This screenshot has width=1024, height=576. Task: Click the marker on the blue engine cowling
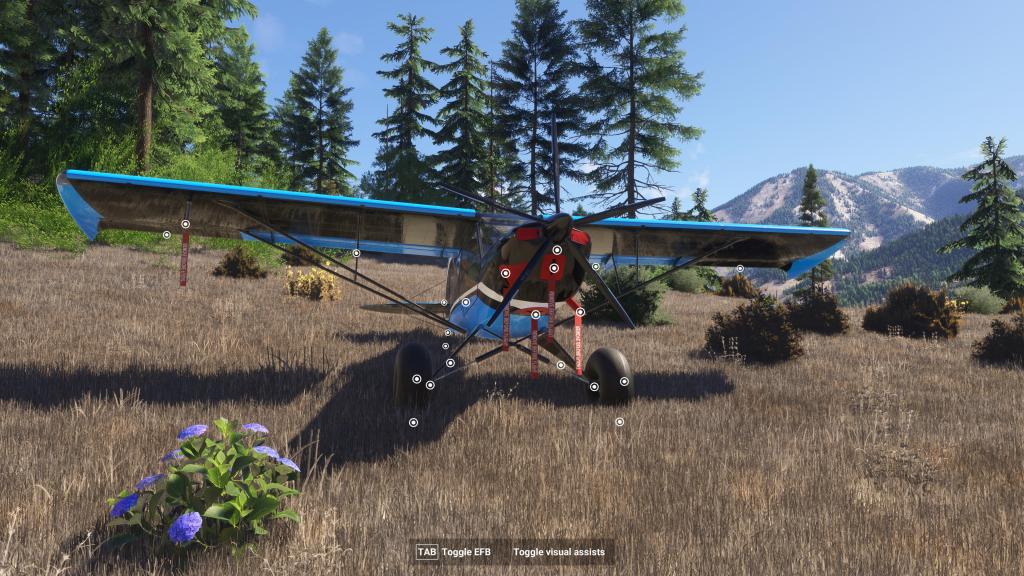pos(465,302)
